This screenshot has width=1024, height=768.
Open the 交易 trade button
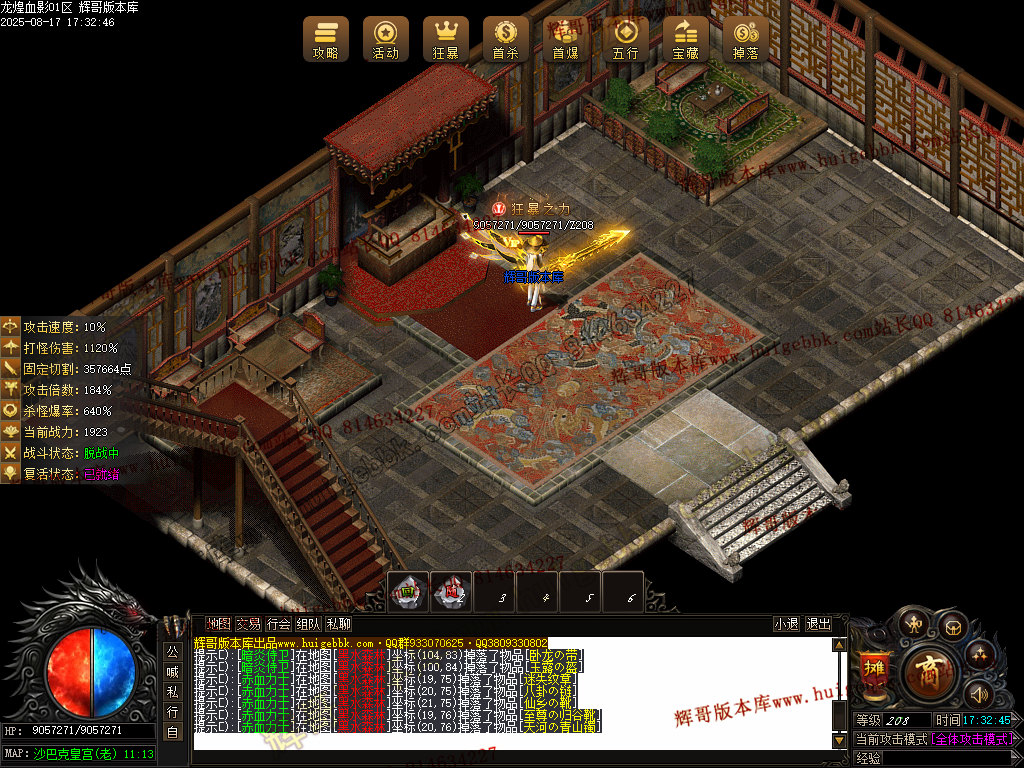pyautogui.click(x=248, y=624)
